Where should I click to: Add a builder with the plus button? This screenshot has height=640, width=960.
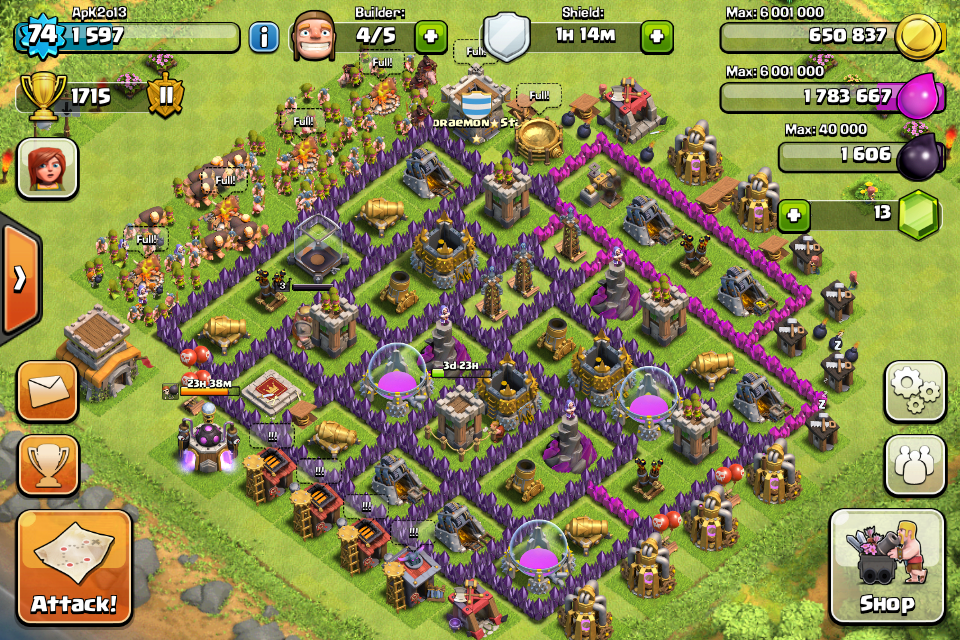click(431, 38)
